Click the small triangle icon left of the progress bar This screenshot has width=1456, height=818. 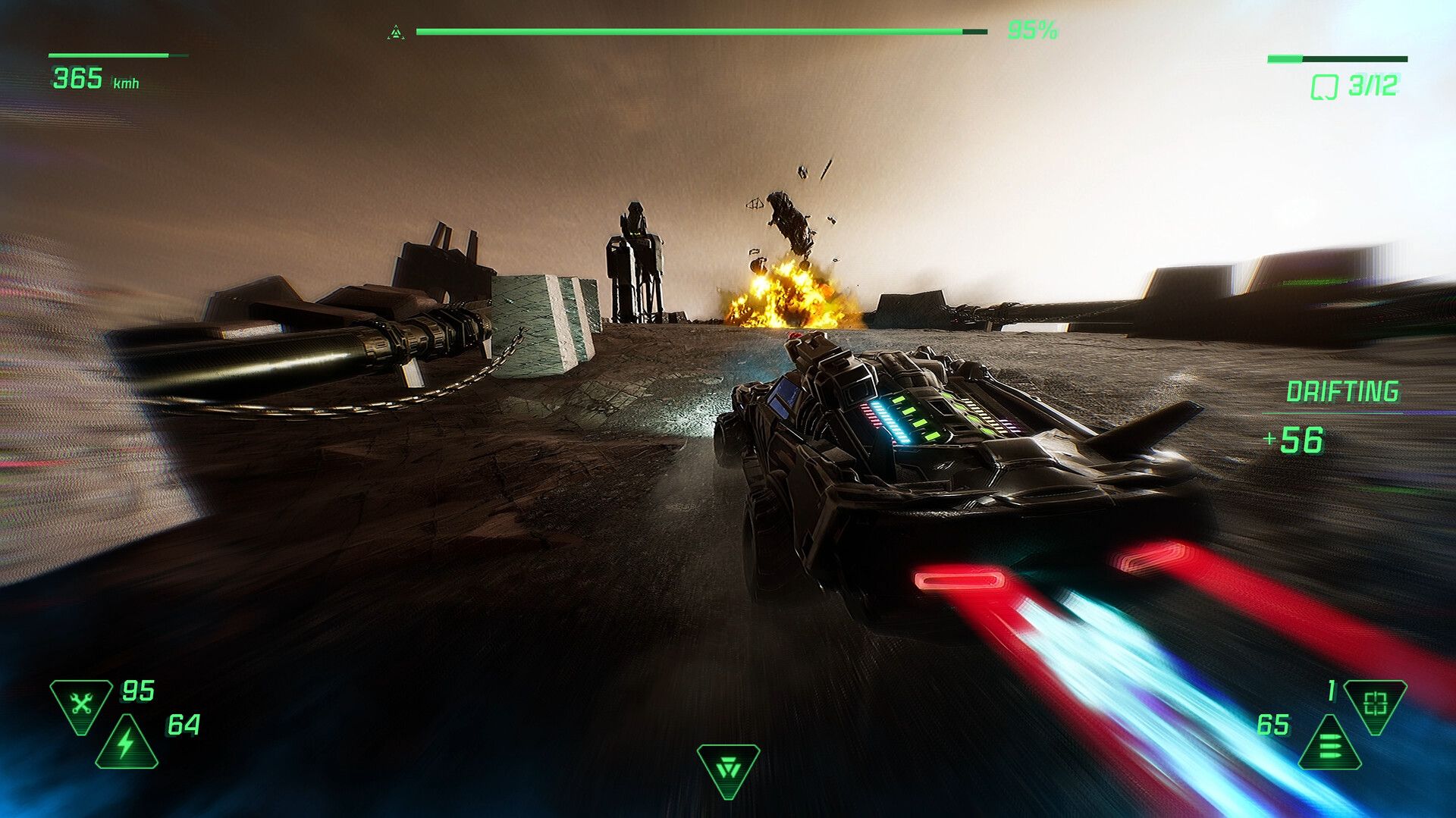coord(396,30)
